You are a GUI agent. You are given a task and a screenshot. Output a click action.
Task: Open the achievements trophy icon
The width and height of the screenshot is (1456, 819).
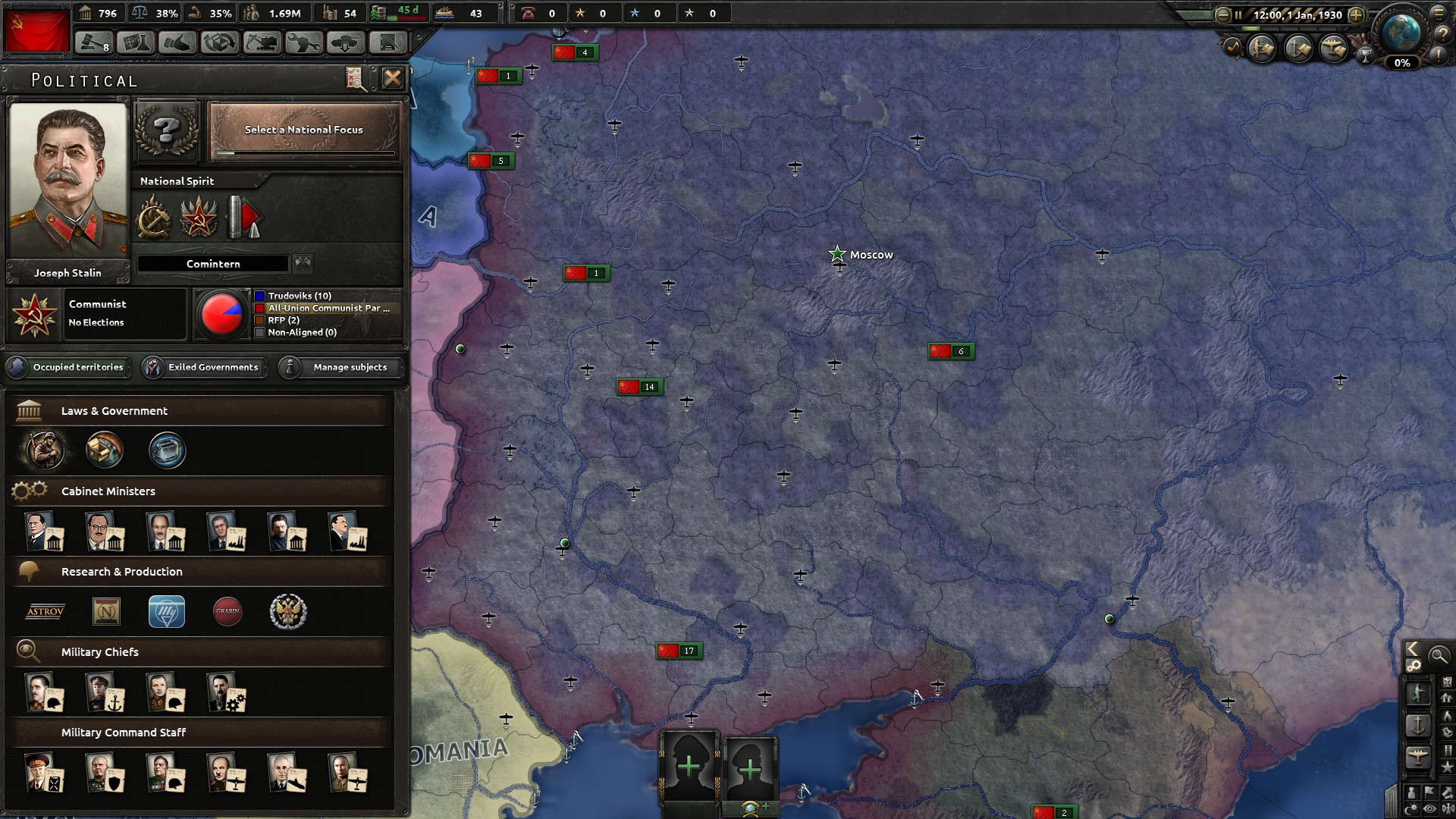[x=1366, y=55]
